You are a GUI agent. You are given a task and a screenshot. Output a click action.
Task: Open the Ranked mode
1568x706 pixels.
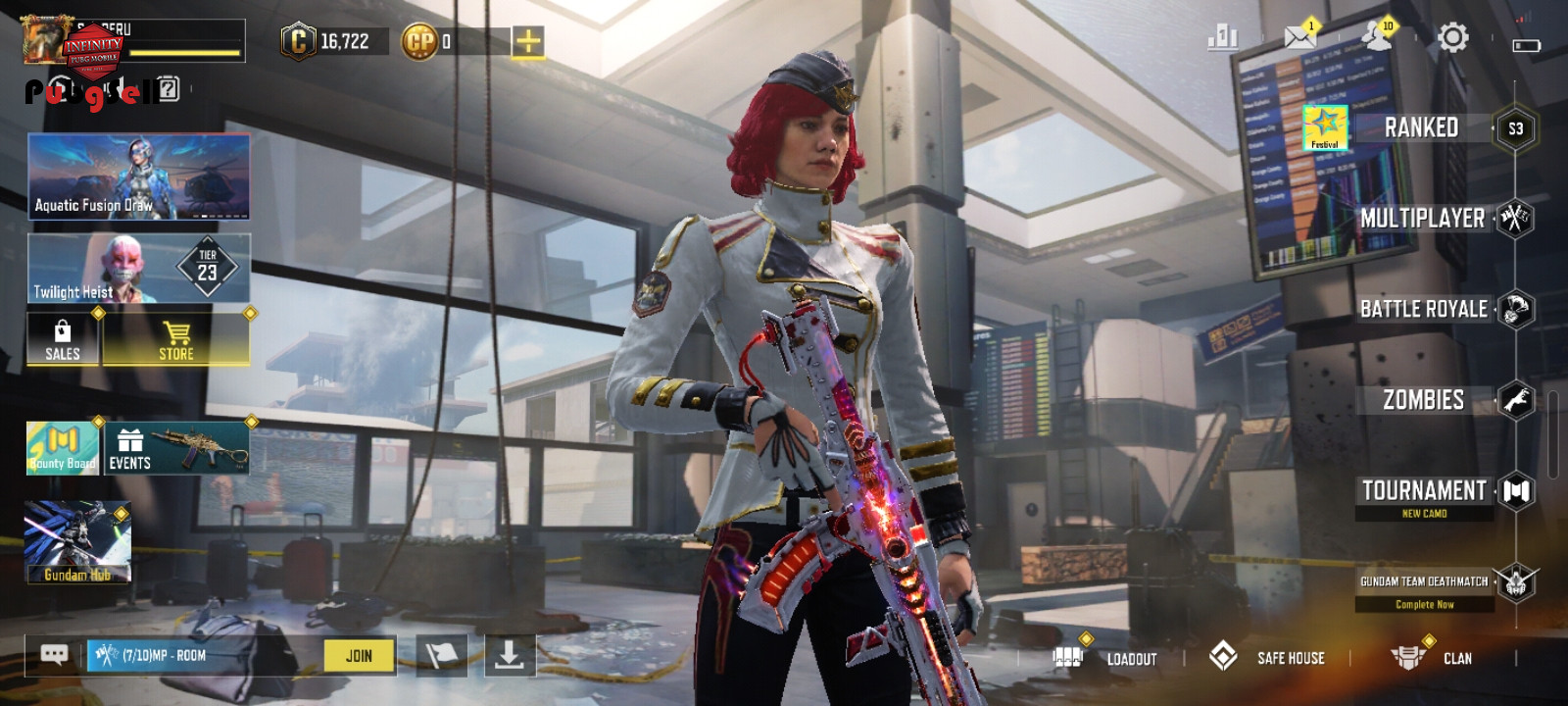pos(1421,127)
